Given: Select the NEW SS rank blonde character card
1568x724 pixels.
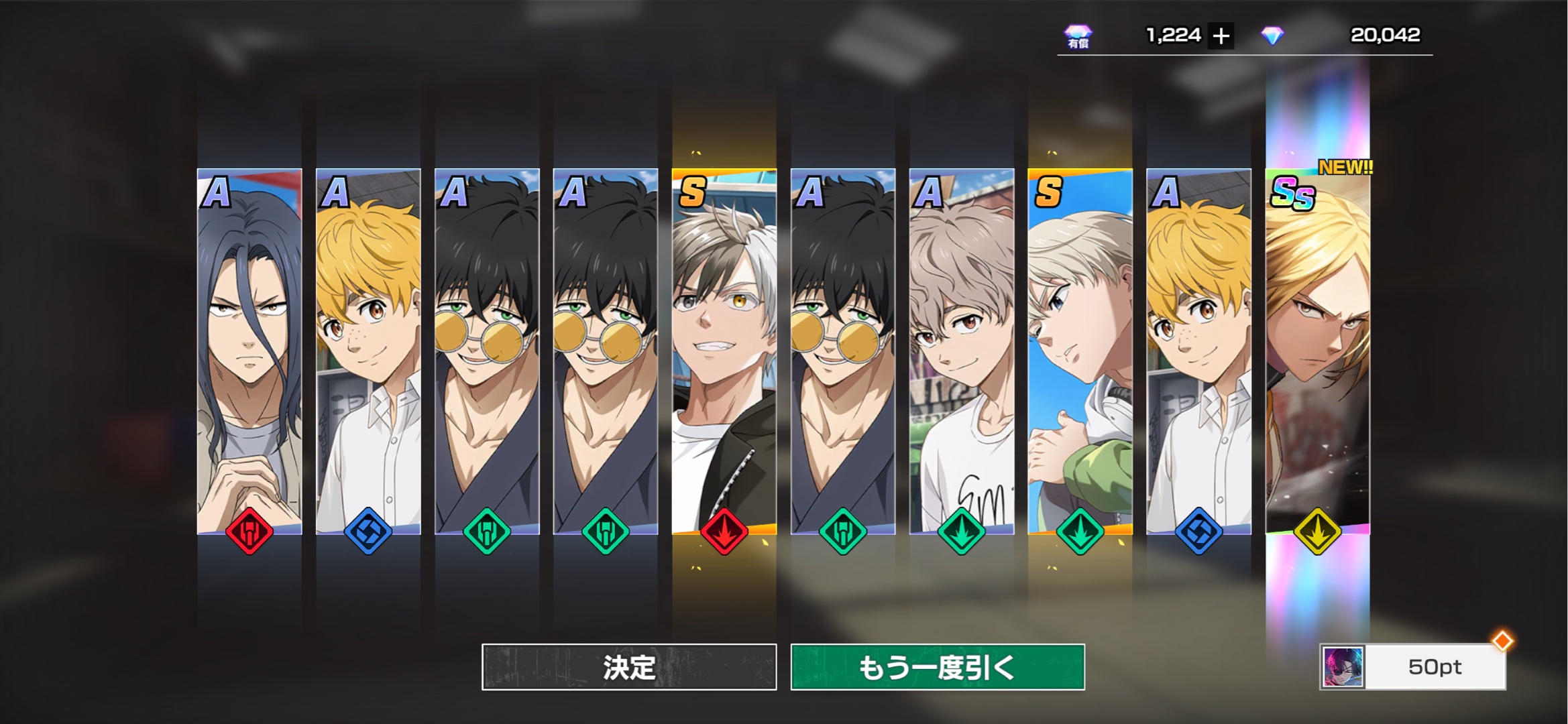Looking at the screenshot, I should point(1317,352).
